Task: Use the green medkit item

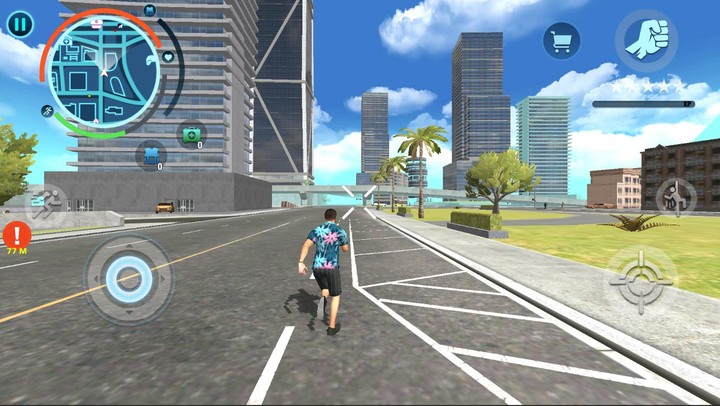Action: [x=191, y=134]
